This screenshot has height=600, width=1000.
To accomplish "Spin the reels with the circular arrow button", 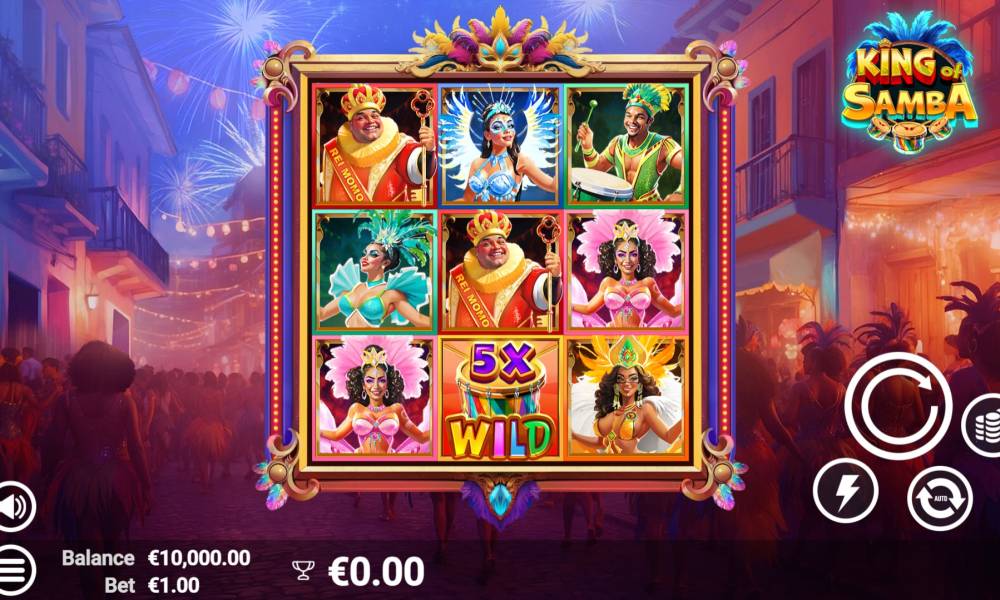I will coord(897,405).
